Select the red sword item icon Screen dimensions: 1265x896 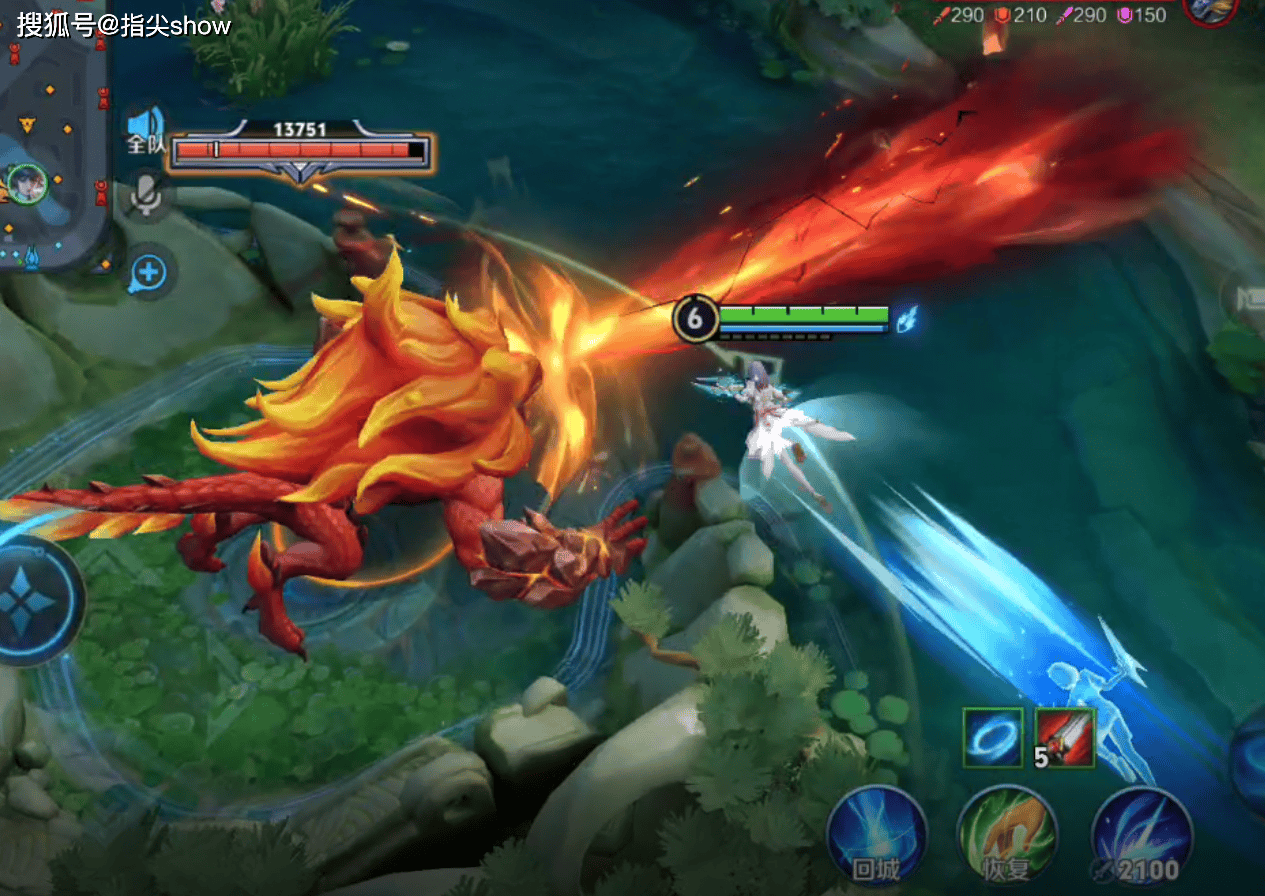tap(1065, 737)
